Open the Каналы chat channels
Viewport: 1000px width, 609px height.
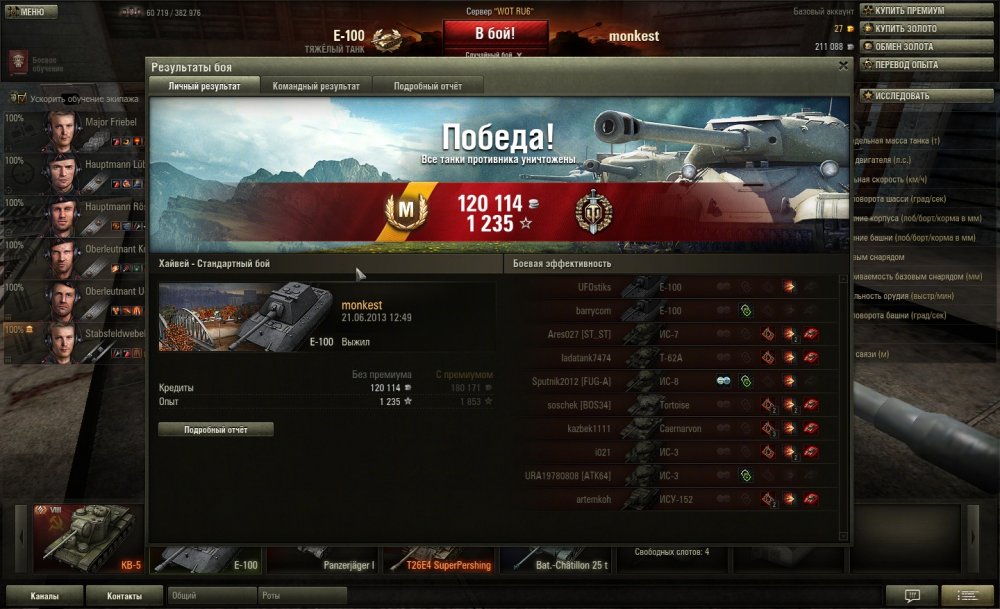[44, 596]
